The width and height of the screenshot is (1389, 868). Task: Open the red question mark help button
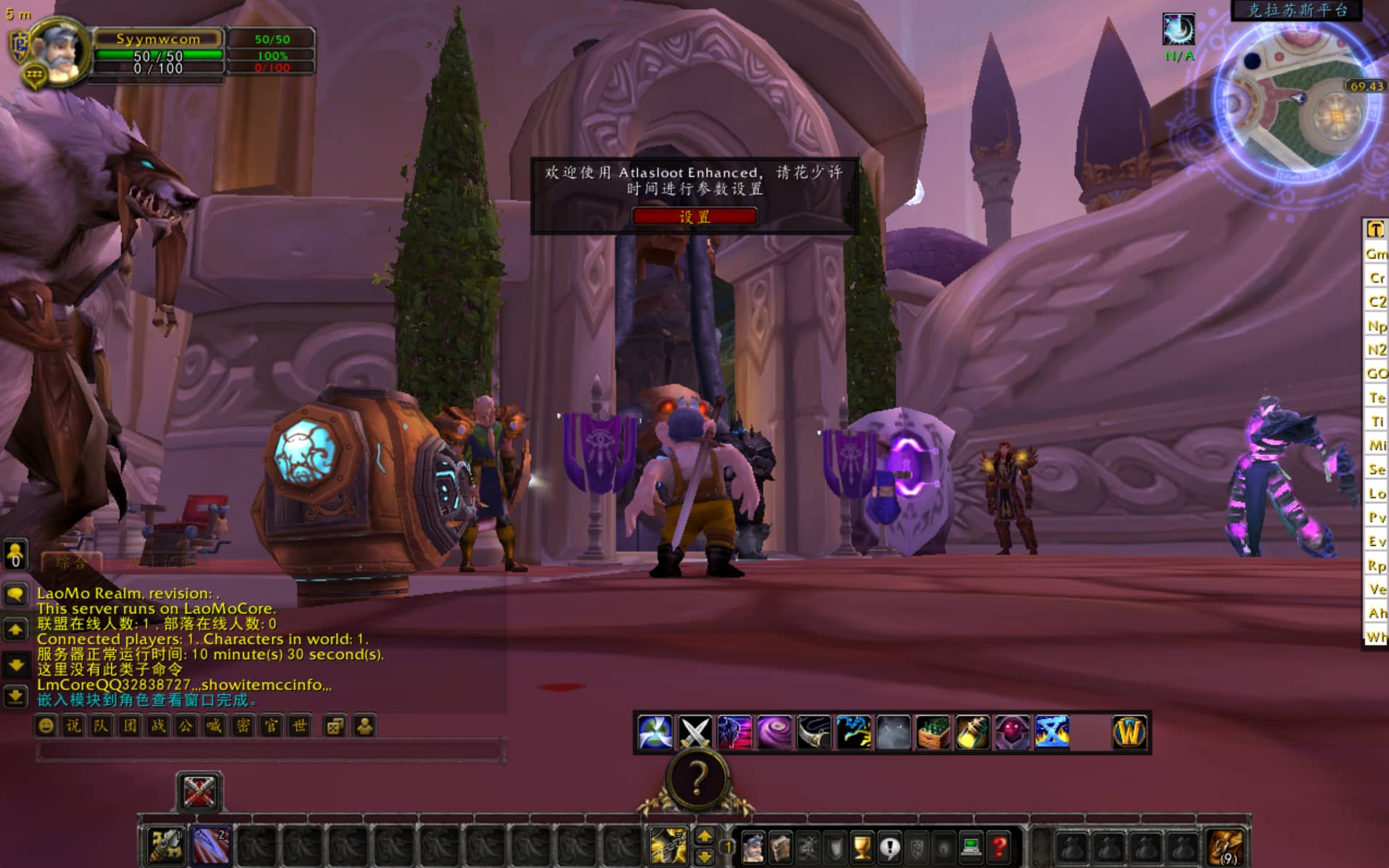pyautogui.click(x=999, y=846)
